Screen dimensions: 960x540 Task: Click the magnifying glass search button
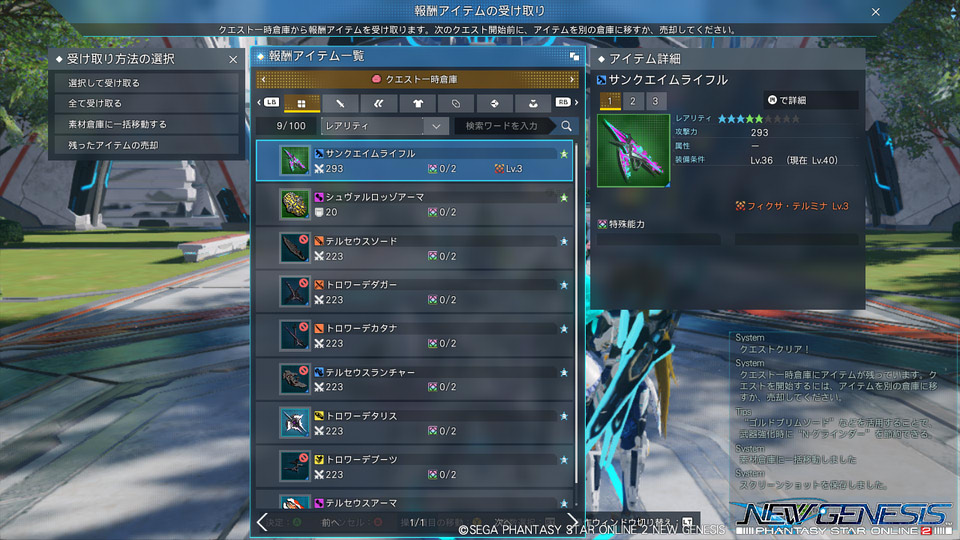[566, 126]
